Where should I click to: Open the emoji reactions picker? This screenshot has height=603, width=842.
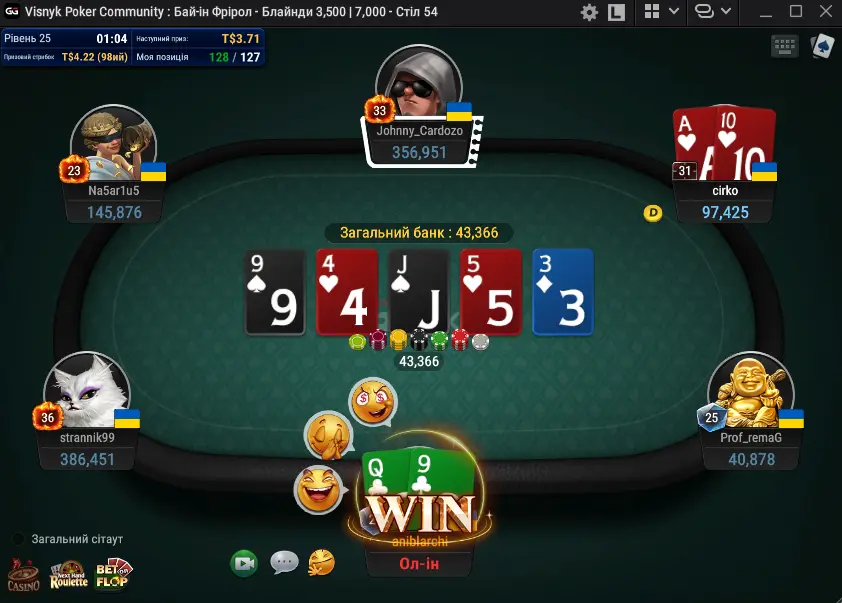click(321, 562)
